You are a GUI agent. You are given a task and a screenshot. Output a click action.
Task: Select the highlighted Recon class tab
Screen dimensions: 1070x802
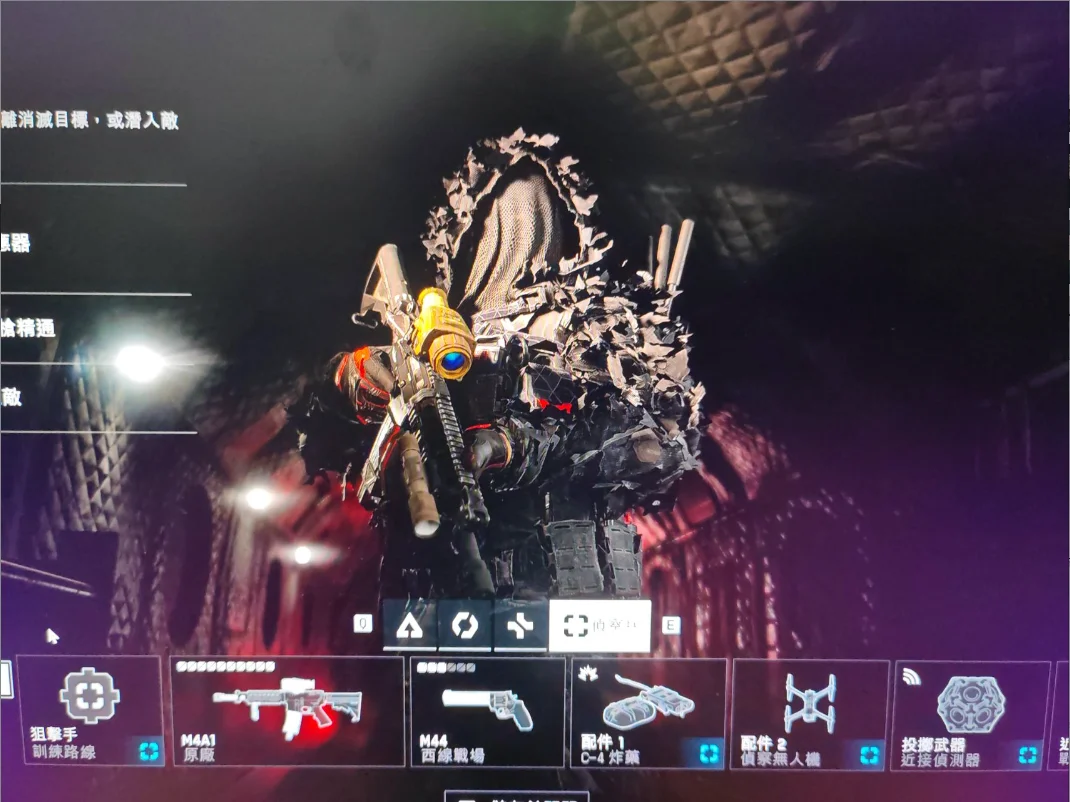coord(599,626)
